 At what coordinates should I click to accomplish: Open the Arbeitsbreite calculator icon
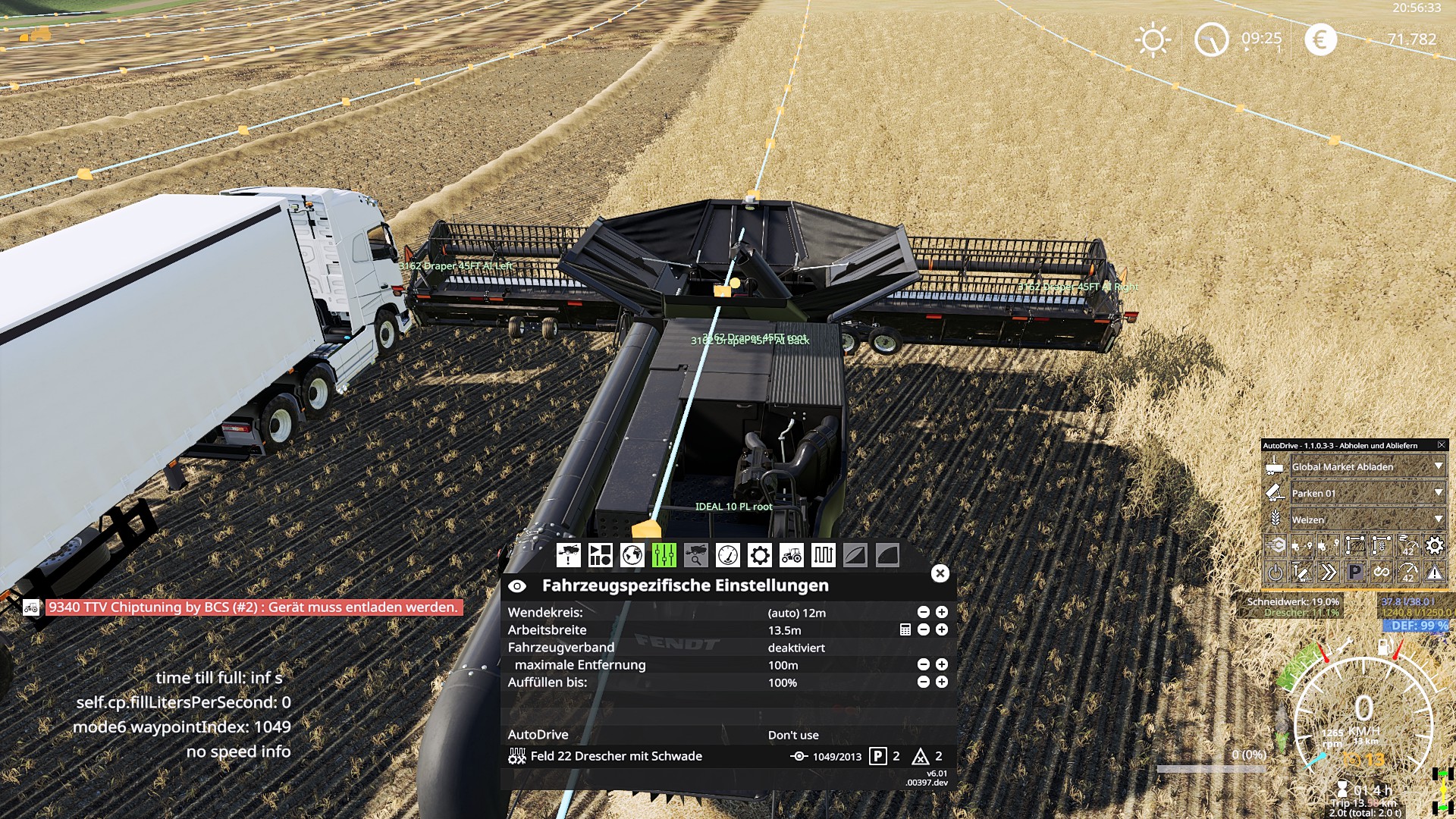pos(905,629)
